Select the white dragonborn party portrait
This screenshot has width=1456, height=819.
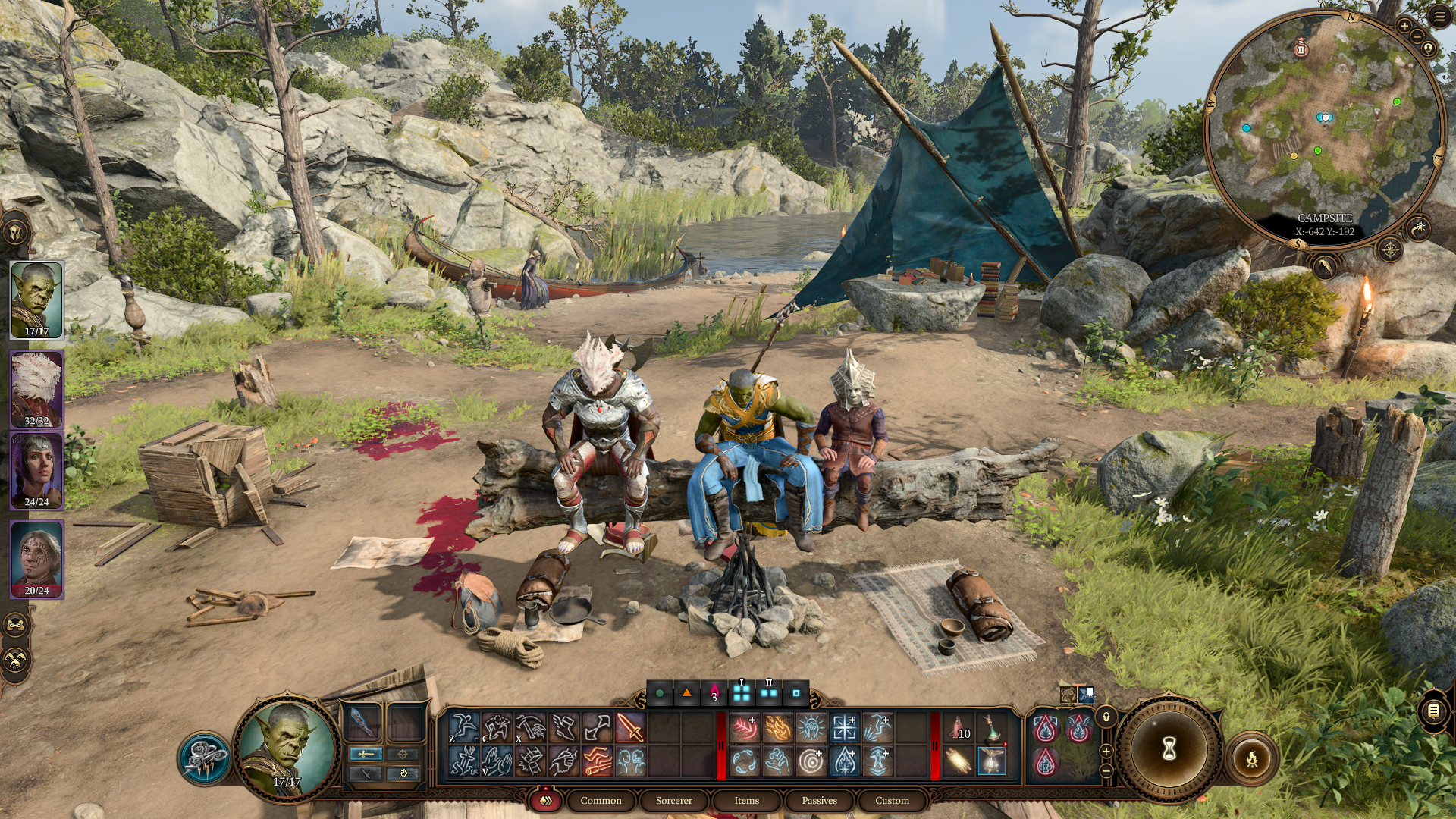point(36,389)
